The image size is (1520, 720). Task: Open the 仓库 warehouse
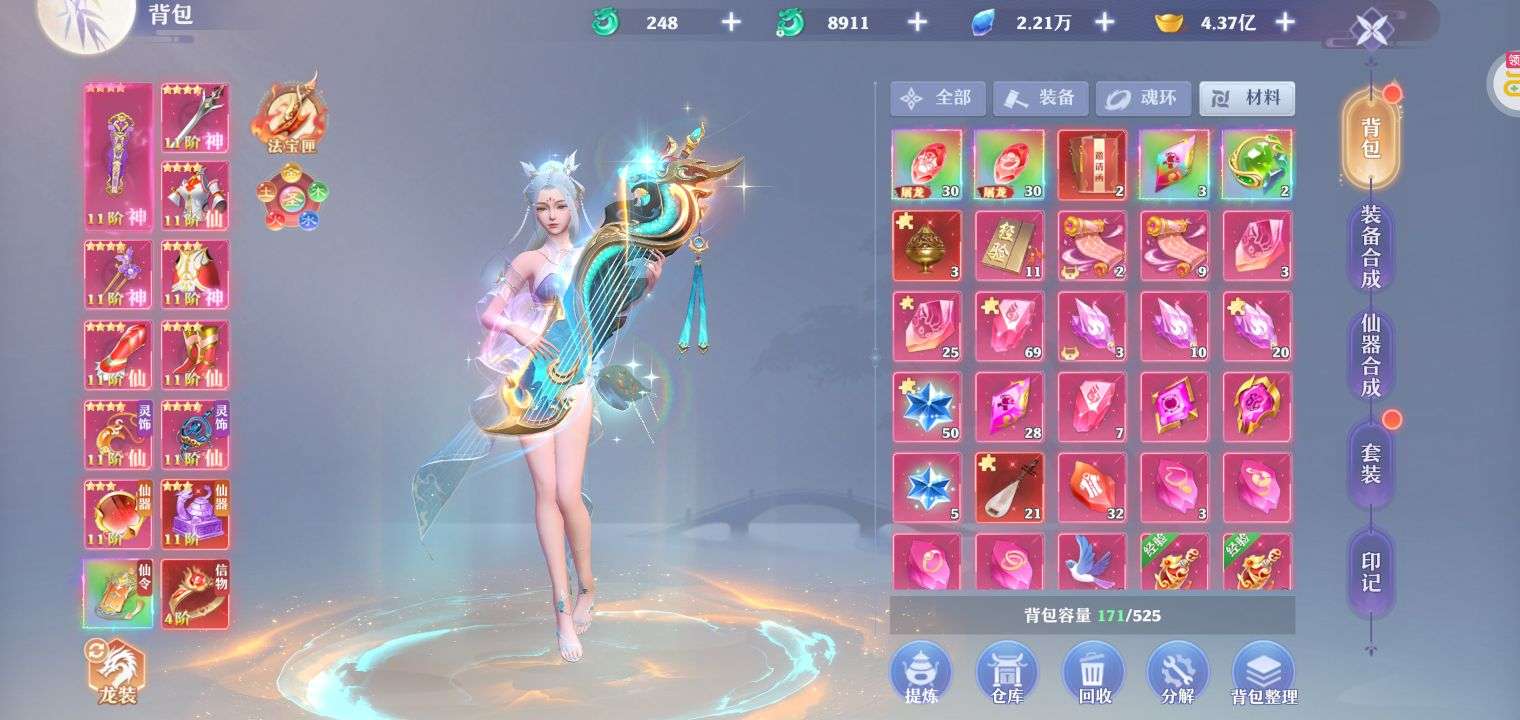click(x=1006, y=673)
